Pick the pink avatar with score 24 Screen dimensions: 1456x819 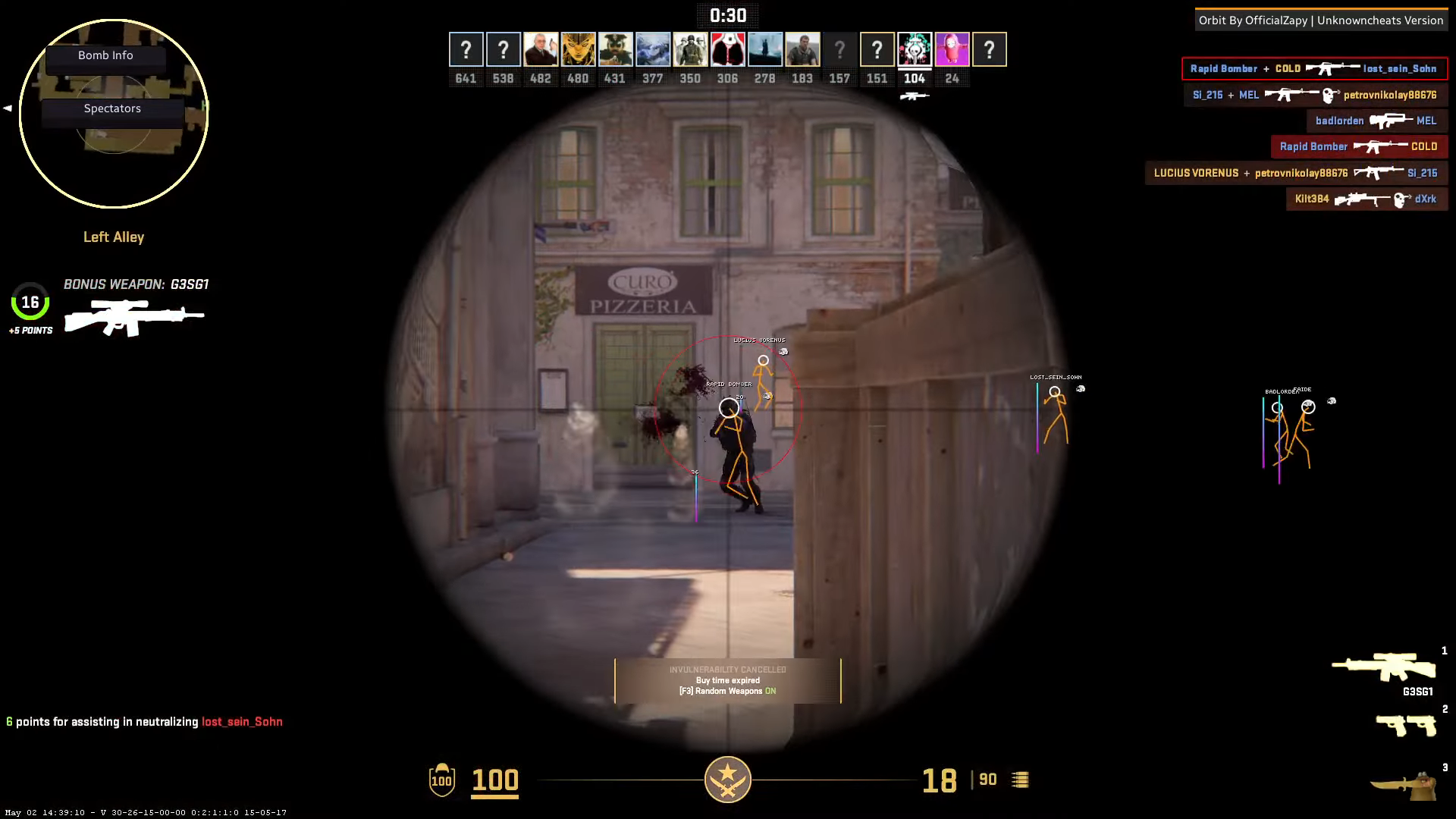952,50
